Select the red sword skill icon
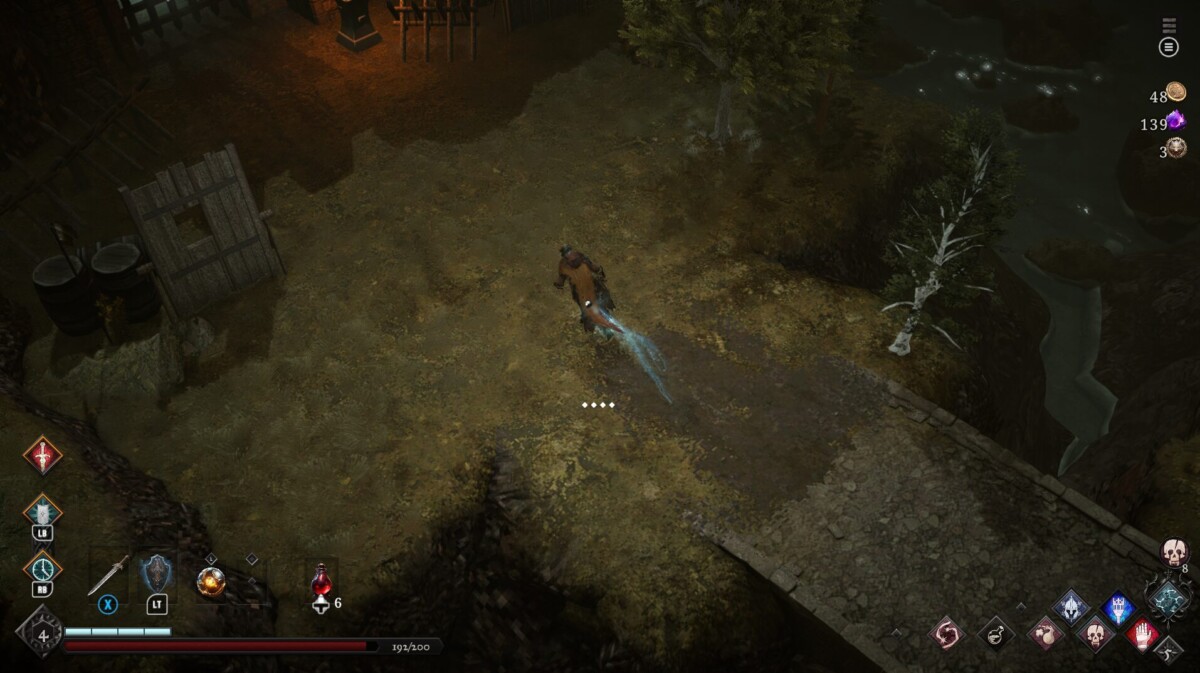Screen dimensions: 1200x673 (x=42, y=455)
